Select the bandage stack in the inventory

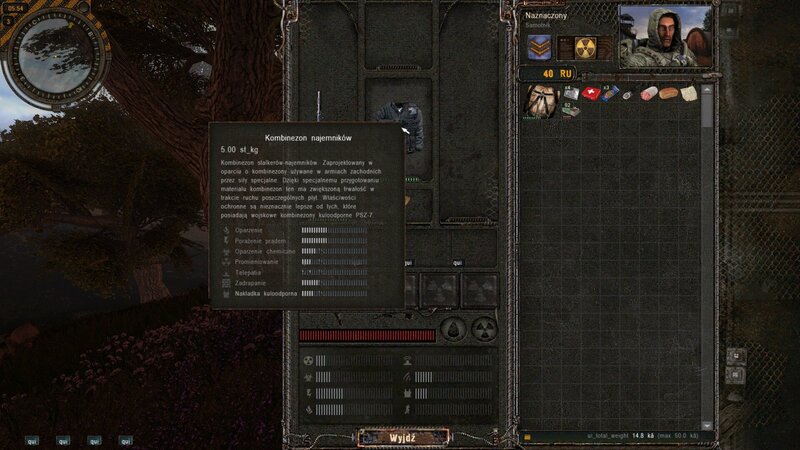tap(569, 94)
